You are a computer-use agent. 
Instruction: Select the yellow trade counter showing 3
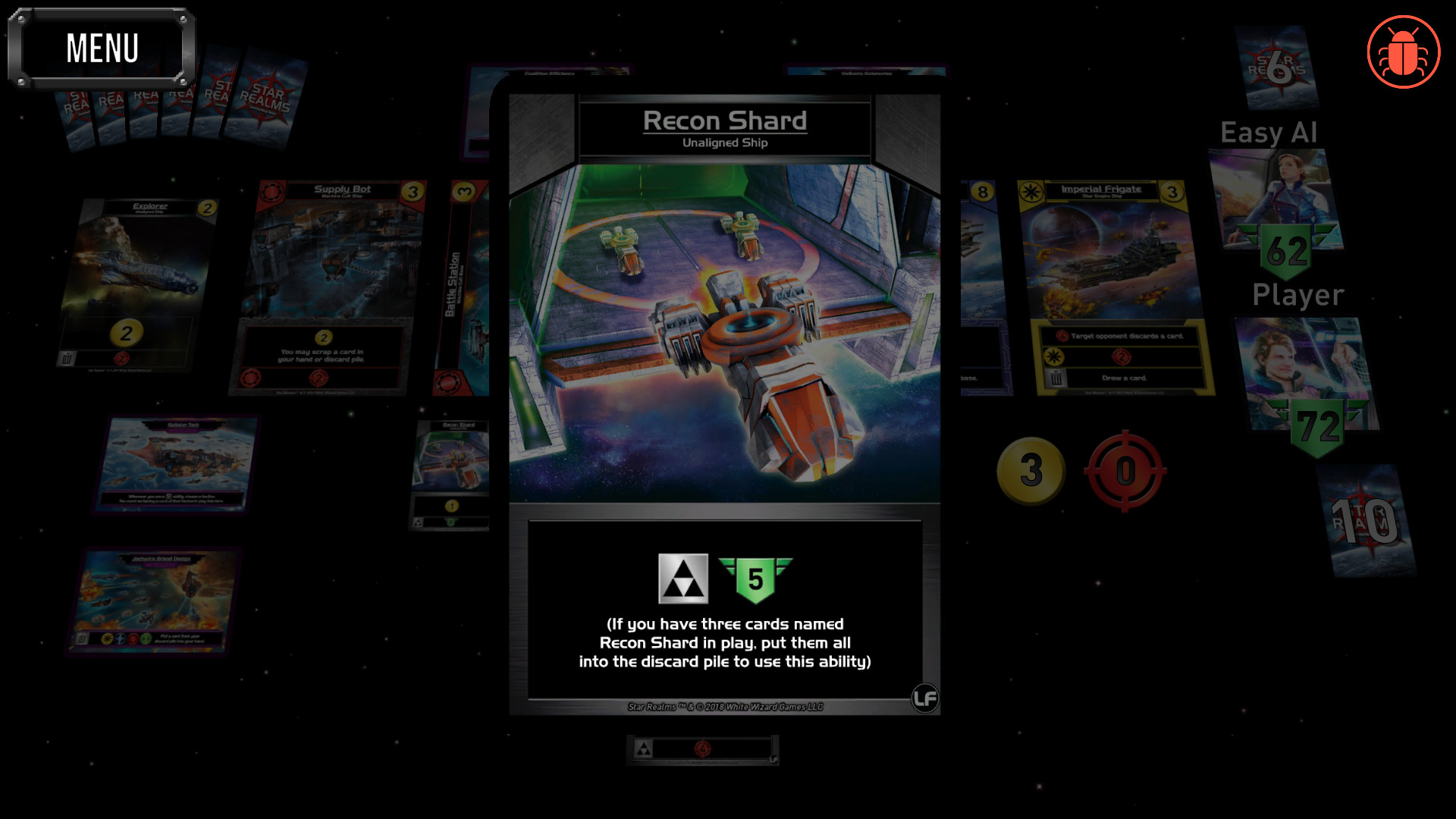click(1030, 470)
